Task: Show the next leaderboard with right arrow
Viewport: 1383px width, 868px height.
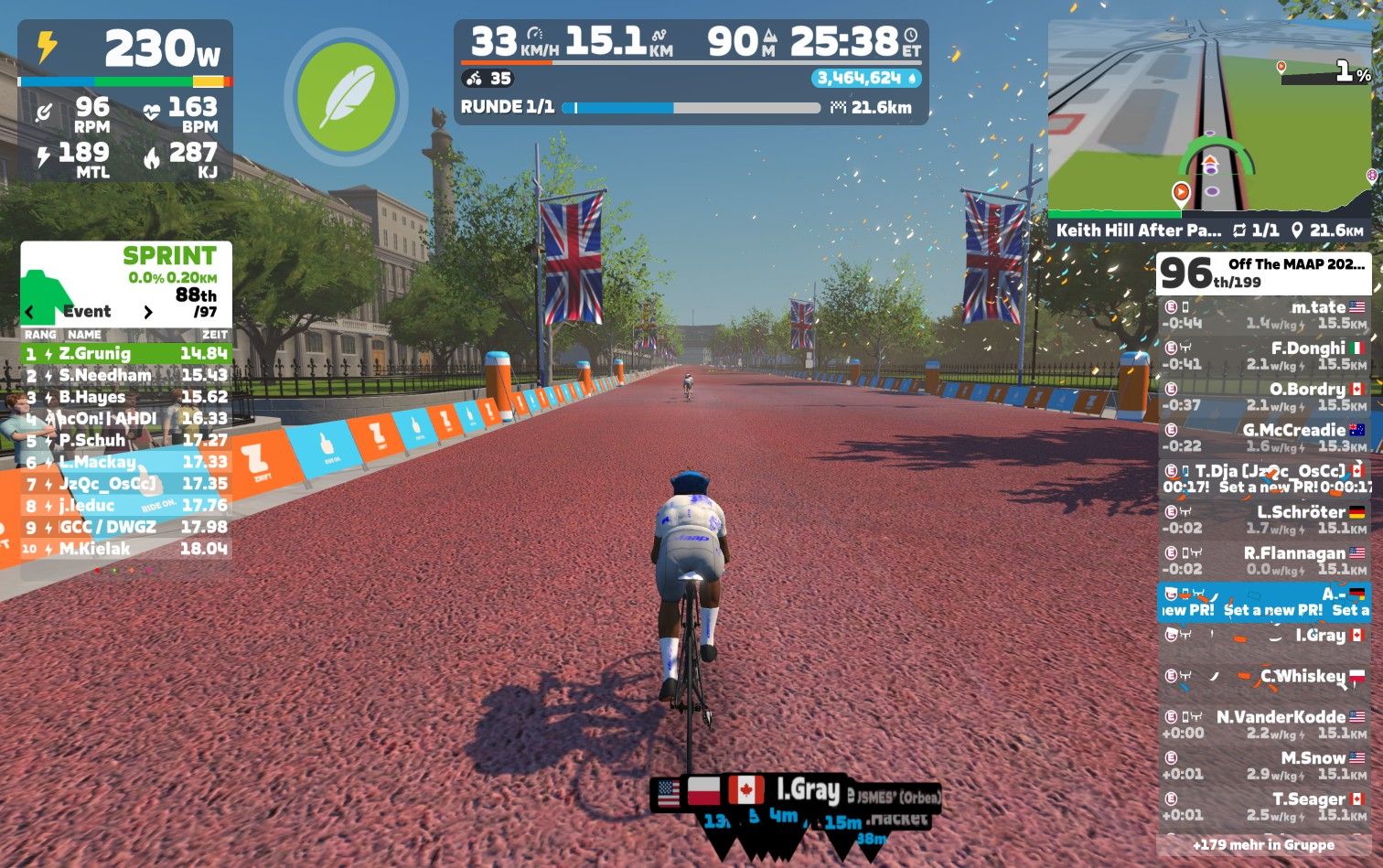Action: (148, 312)
